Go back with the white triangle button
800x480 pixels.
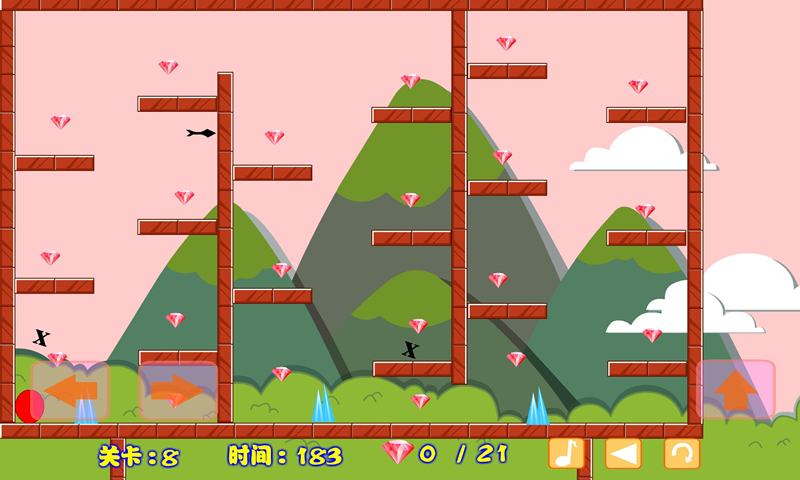coord(623,453)
